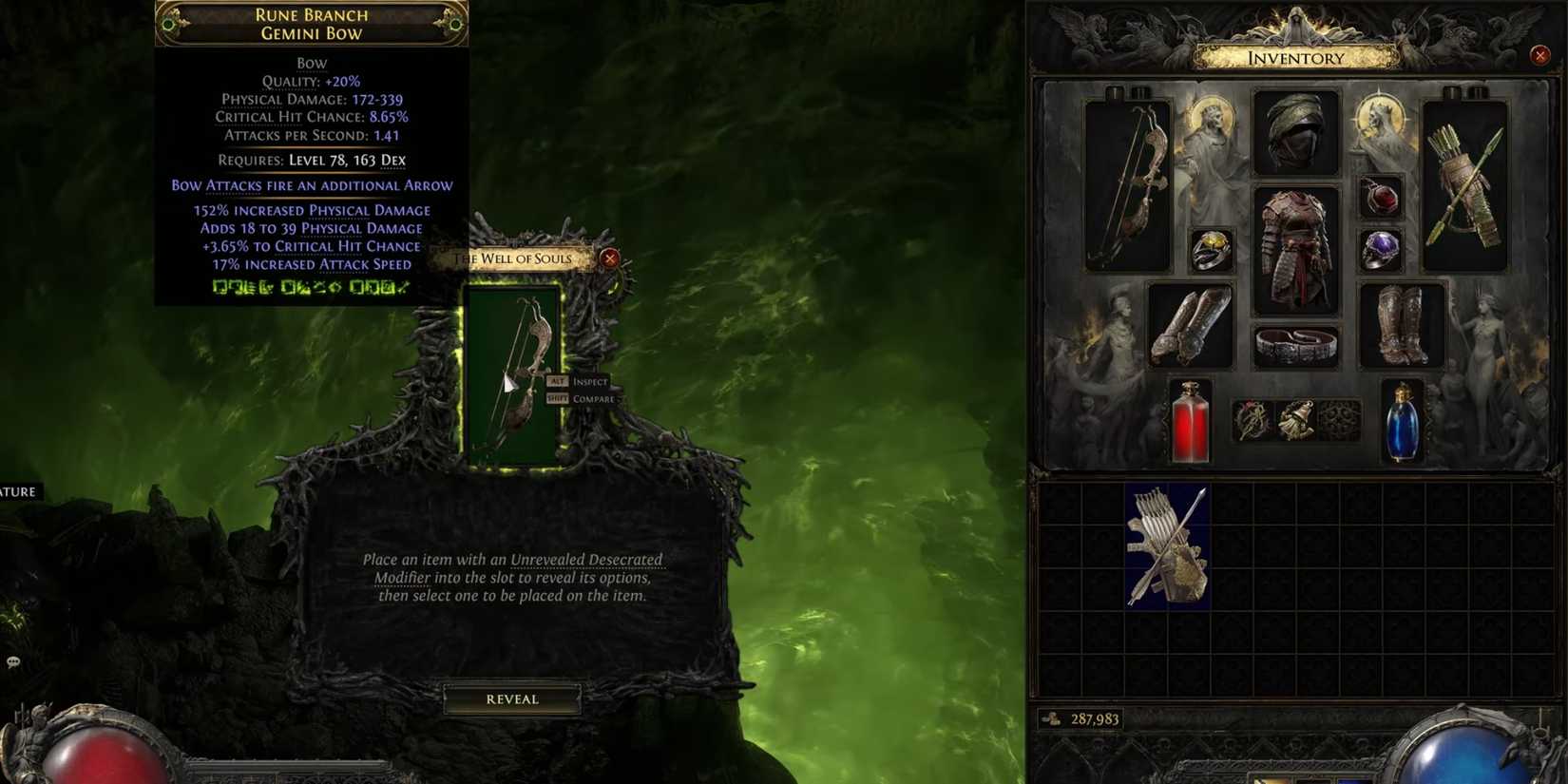Select the body armour piece

pyautogui.click(x=1298, y=252)
